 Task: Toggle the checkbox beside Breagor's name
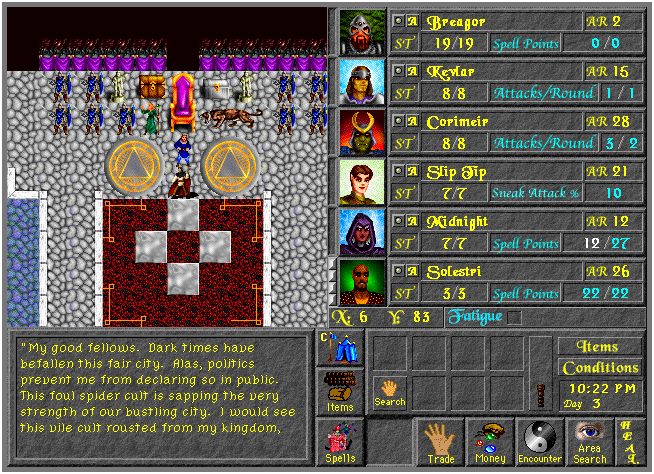pos(398,21)
